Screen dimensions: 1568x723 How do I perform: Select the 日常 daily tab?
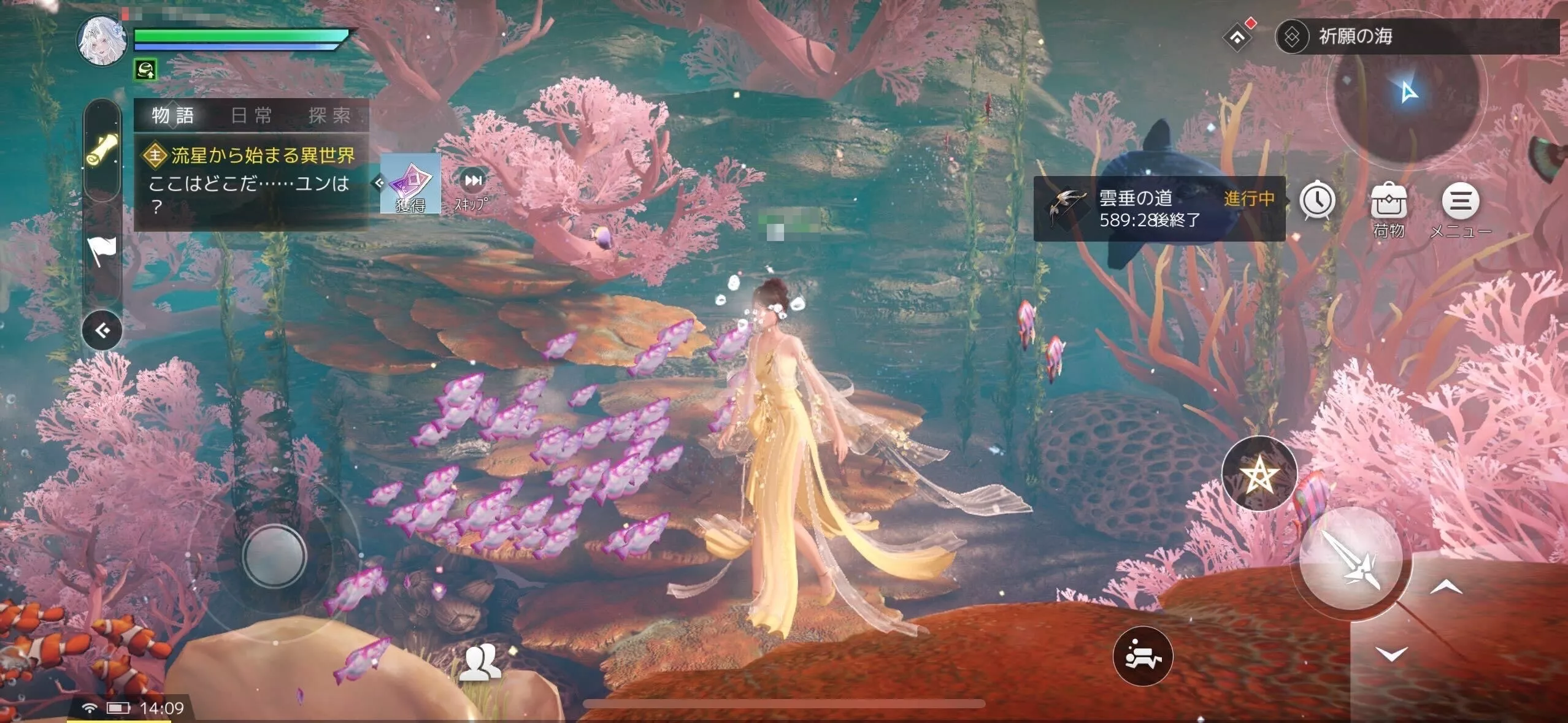[252, 115]
